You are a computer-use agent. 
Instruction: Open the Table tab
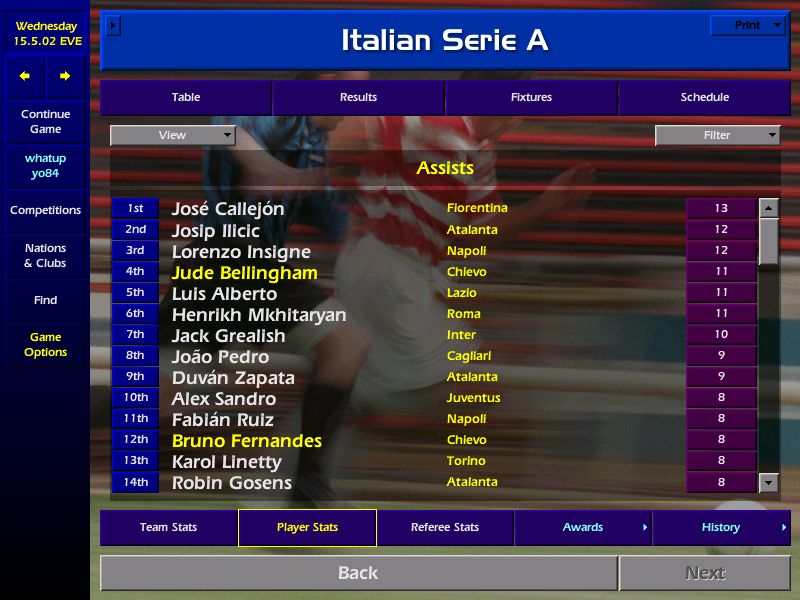pos(185,97)
